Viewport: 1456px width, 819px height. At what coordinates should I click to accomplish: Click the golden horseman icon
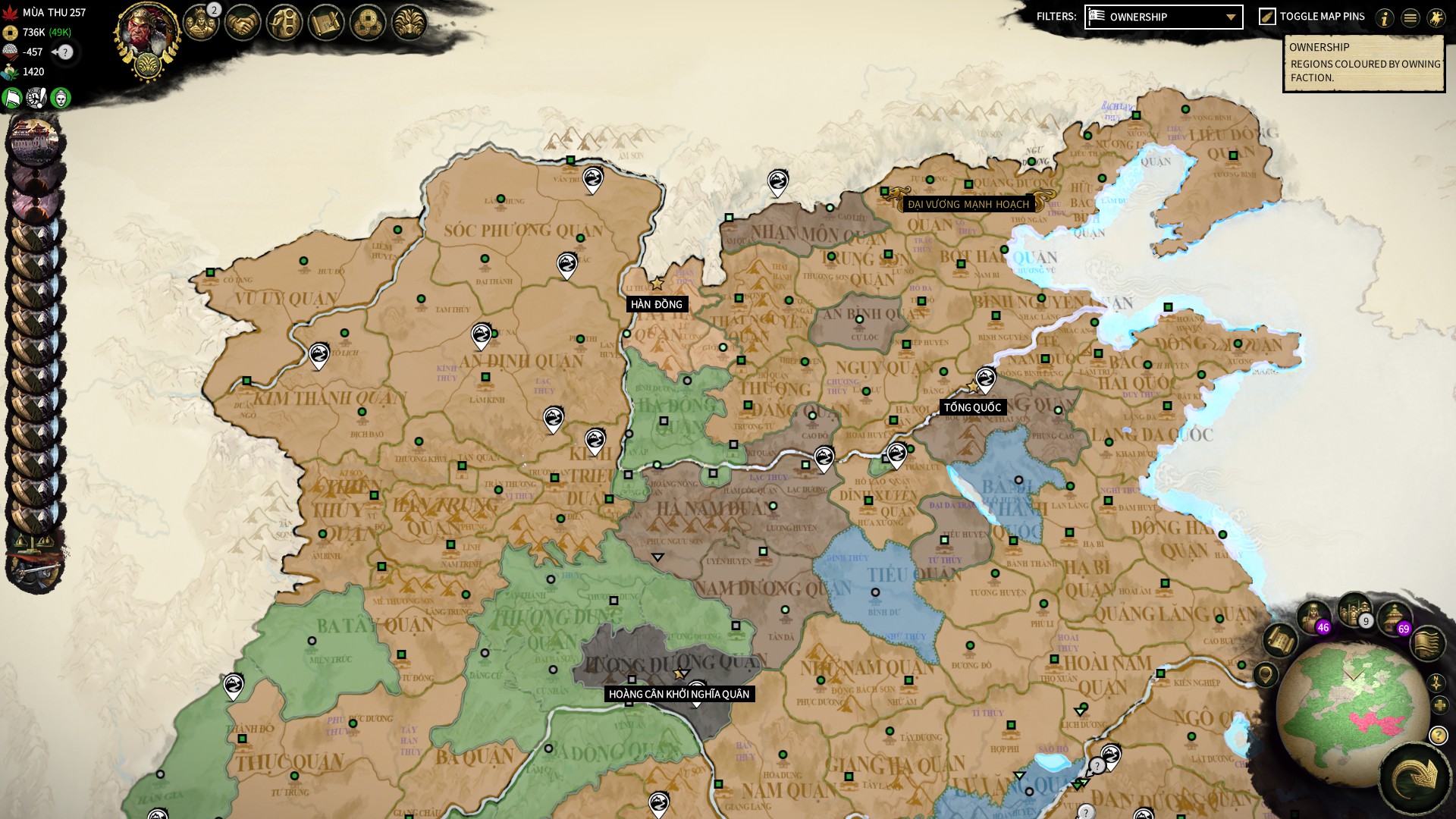point(1436,18)
